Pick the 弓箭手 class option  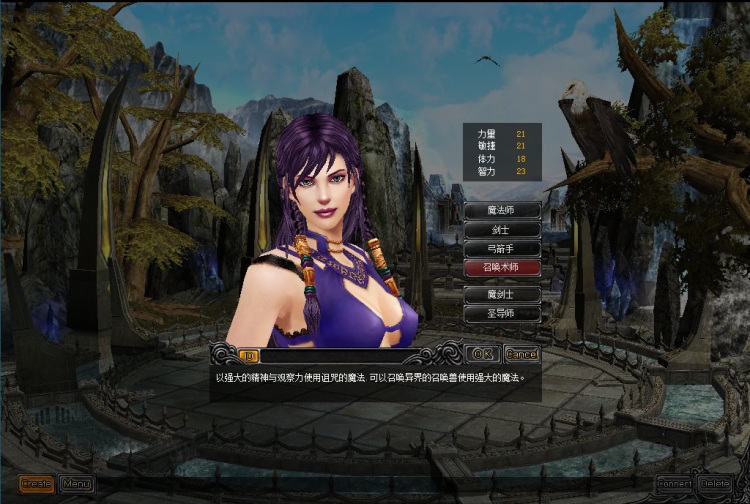[502, 248]
